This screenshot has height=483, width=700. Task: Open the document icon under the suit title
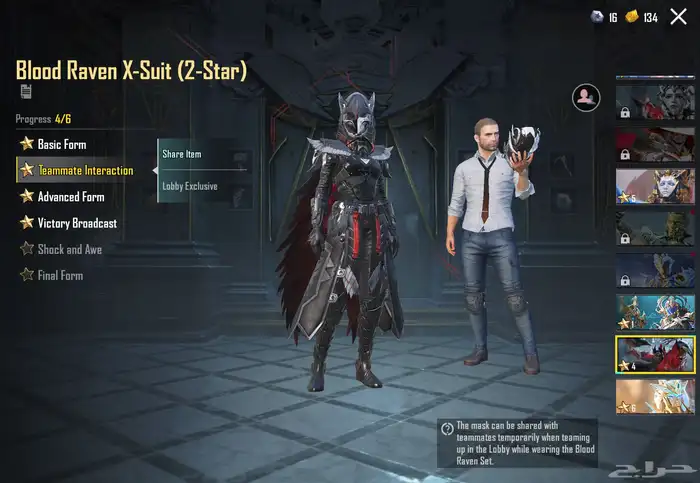point(24,91)
